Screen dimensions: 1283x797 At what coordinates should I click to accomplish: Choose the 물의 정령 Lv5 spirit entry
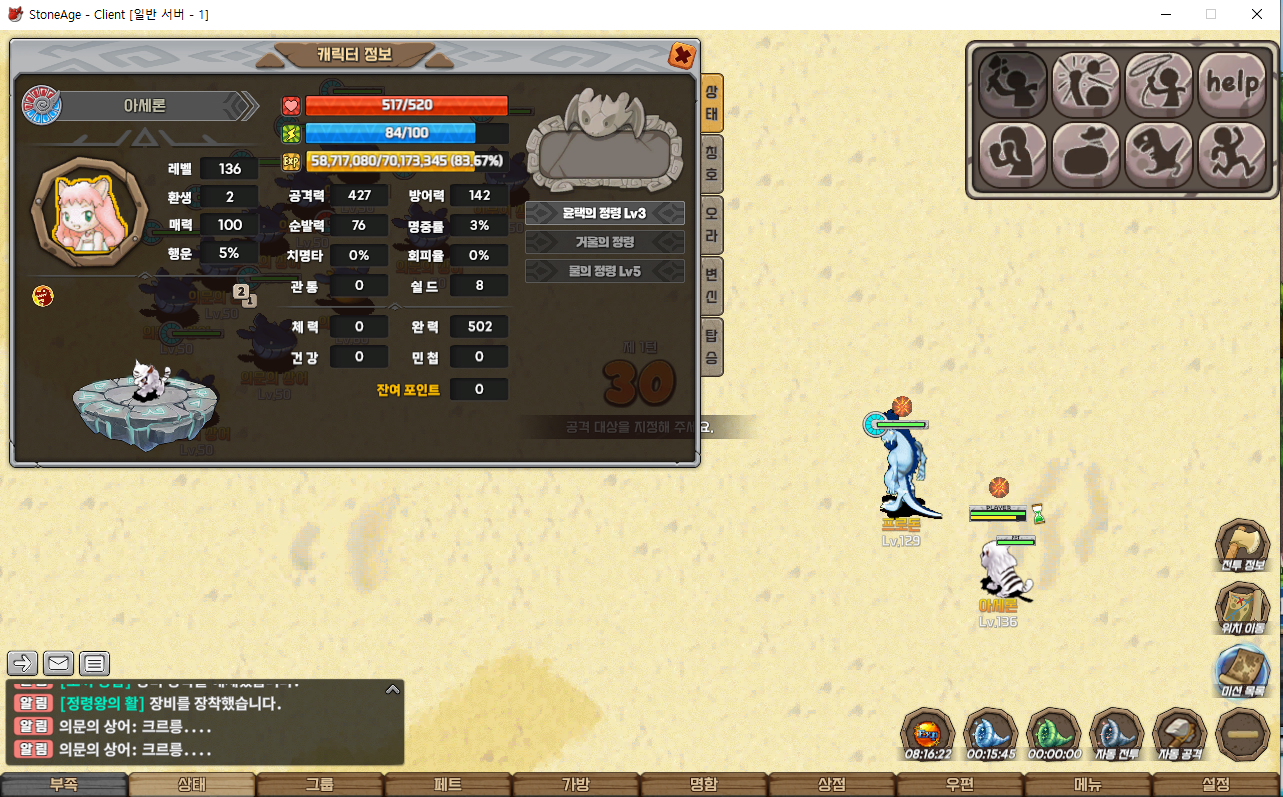coord(604,271)
